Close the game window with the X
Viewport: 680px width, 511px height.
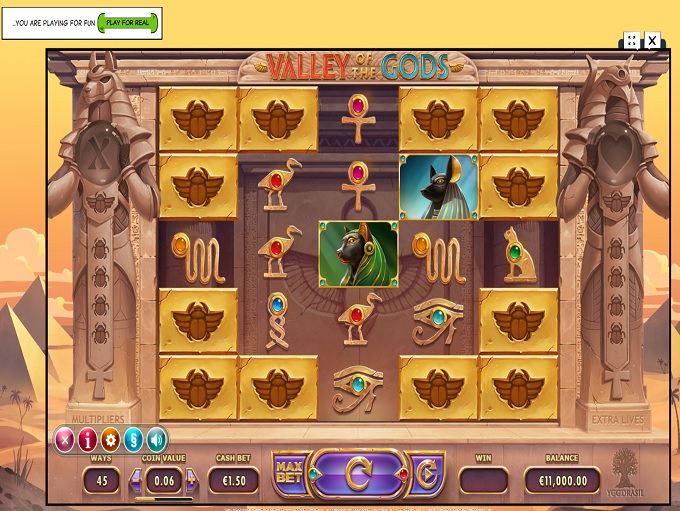[x=652, y=40]
